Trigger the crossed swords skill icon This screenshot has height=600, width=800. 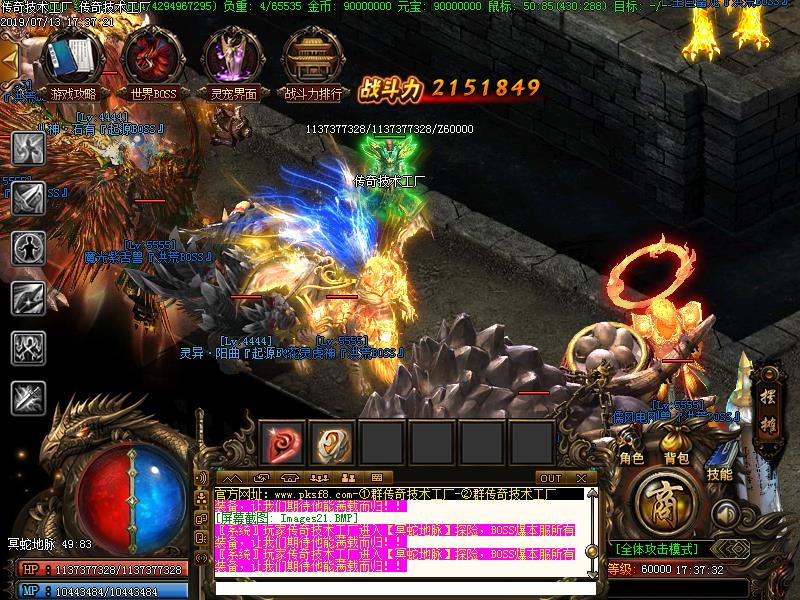pyautogui.click(x=27, y=398)
